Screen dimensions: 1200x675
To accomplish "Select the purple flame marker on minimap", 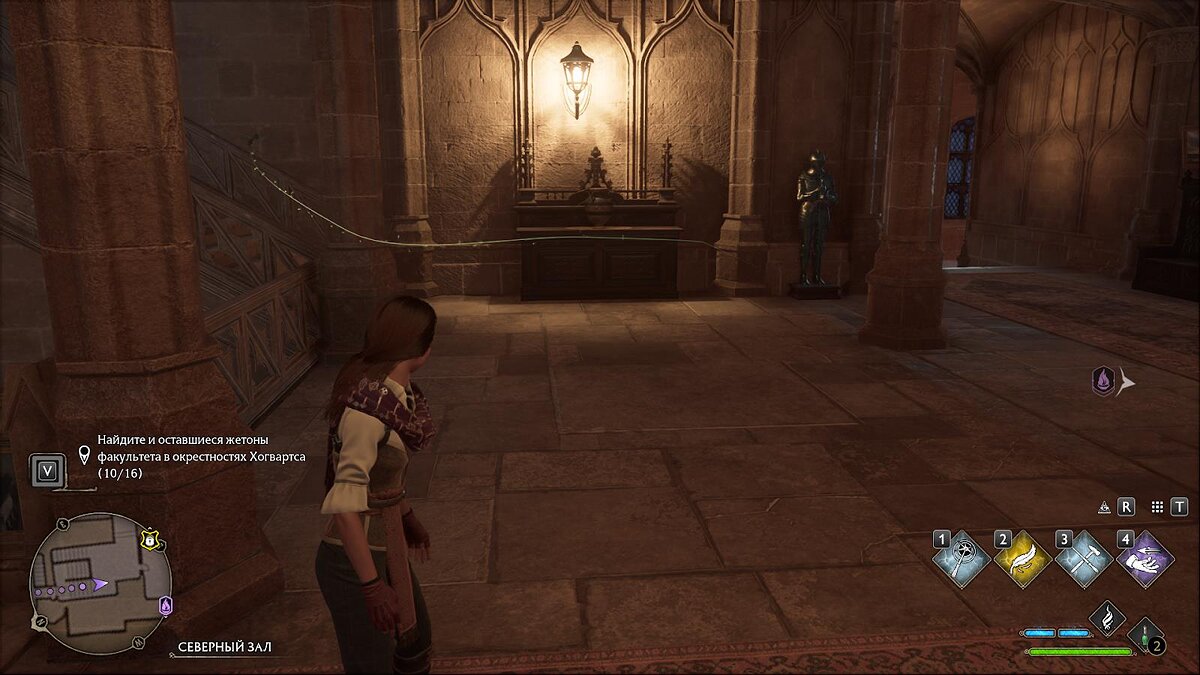I will click(x=166, y=605).
